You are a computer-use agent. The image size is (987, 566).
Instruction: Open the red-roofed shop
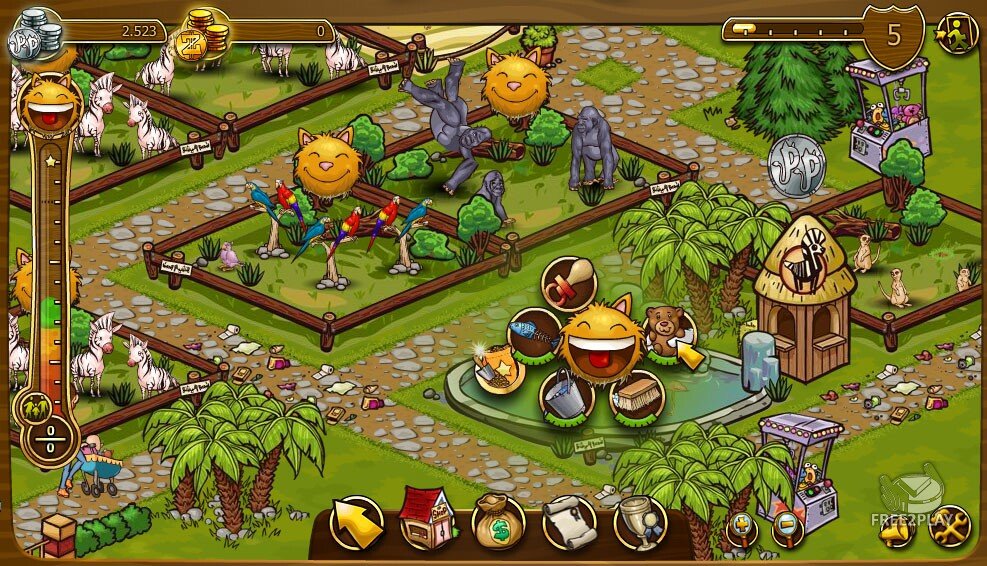(427, 522)
